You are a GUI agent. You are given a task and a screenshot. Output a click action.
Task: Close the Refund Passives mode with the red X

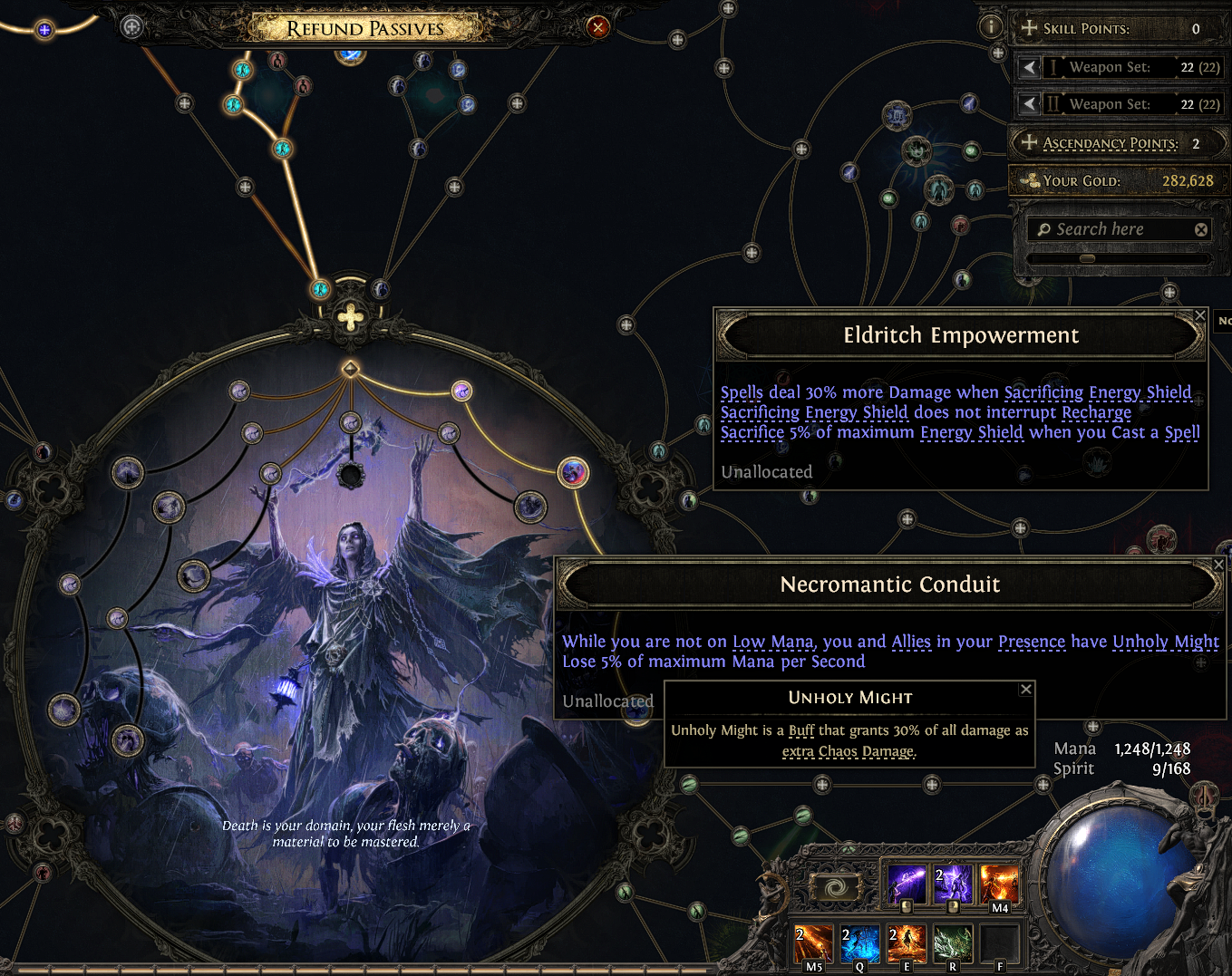click(598, 27)
